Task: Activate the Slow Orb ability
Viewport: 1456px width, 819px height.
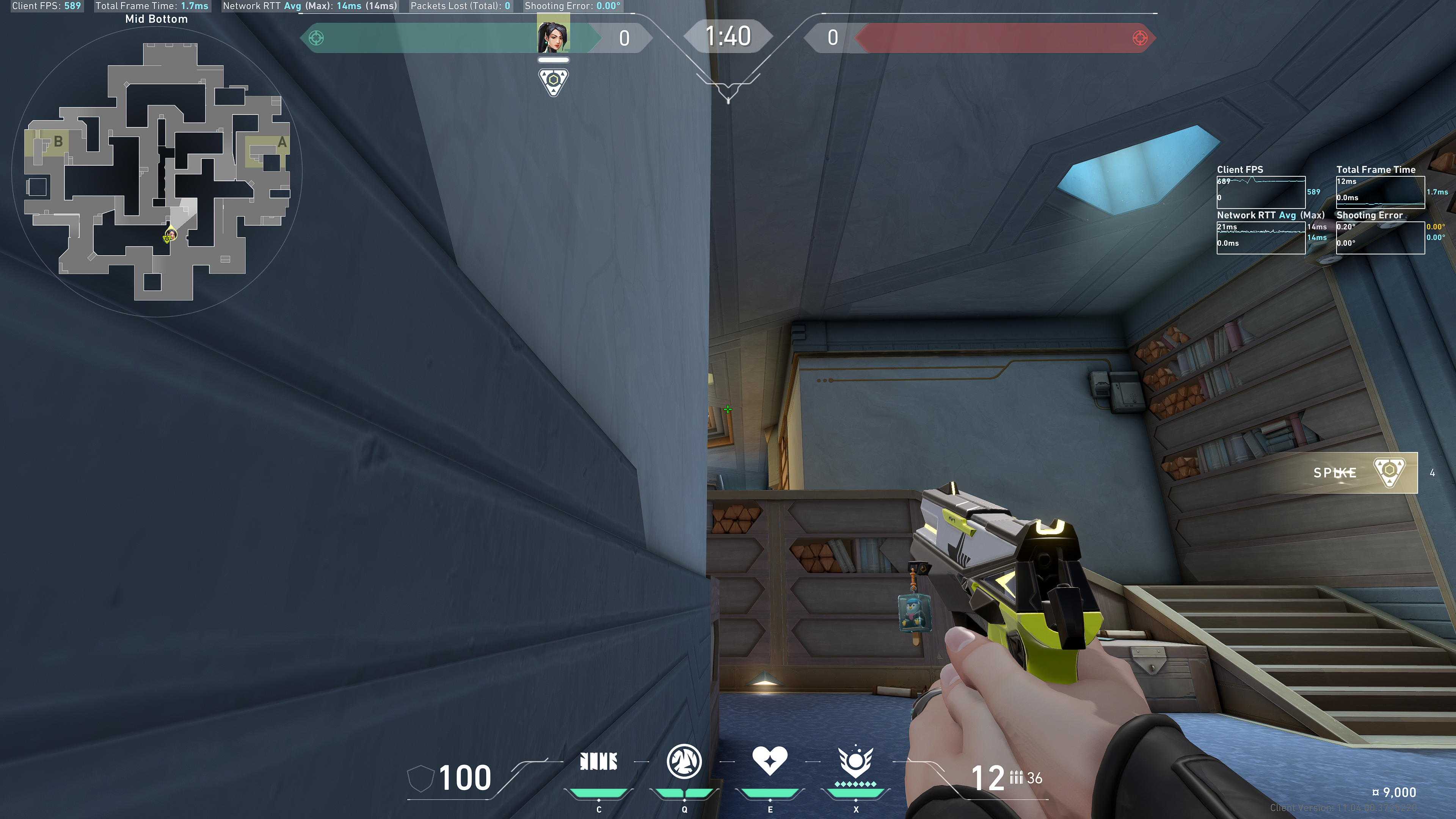Action: (684, 761)
